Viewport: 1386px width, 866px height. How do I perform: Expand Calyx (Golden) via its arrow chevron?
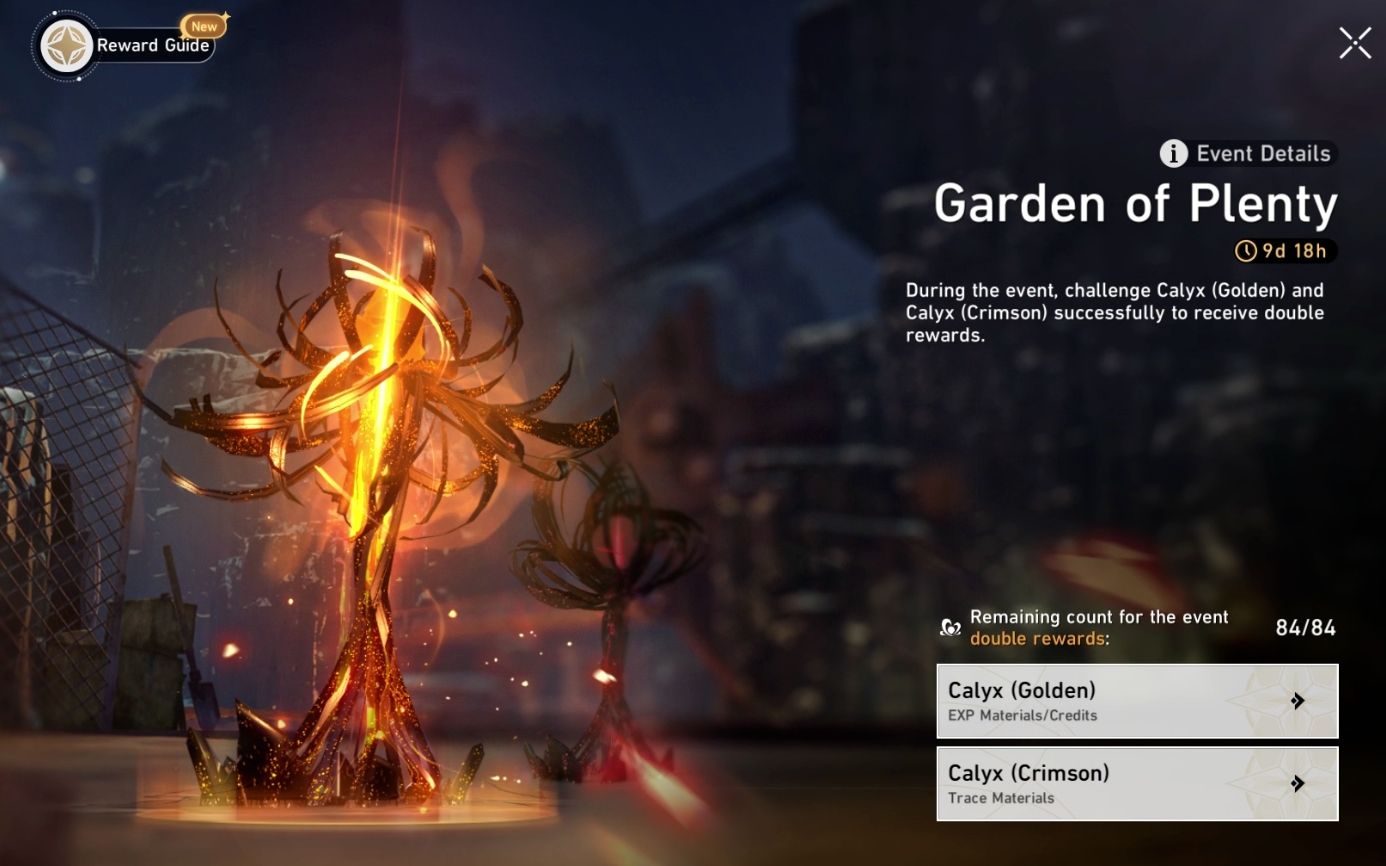pyautogui.click(x=1298, y=701)
